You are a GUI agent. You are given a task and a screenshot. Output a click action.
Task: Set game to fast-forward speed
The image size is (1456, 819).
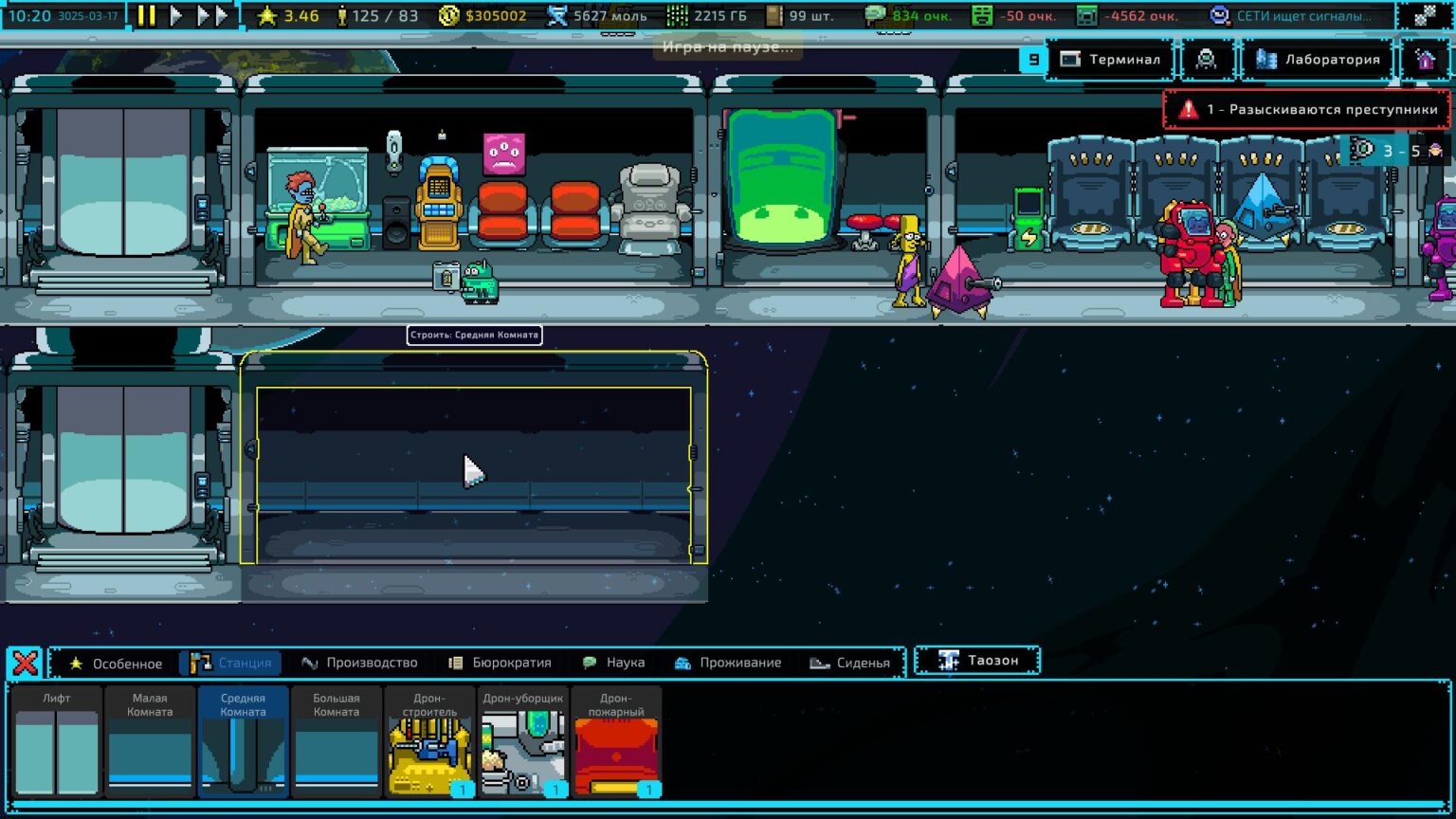coord(212,16)
